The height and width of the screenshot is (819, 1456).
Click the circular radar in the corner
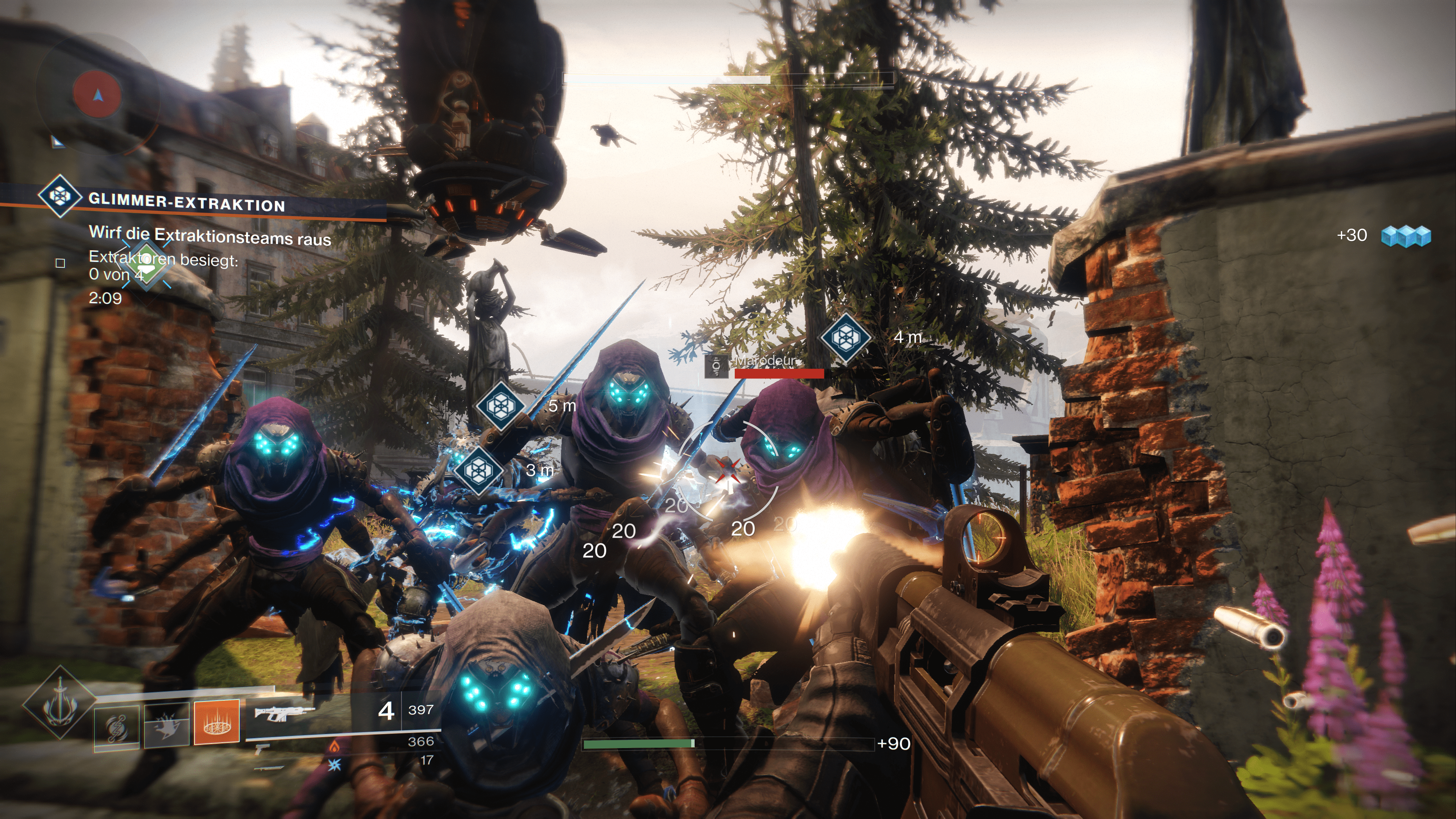[x=97, y=94]
